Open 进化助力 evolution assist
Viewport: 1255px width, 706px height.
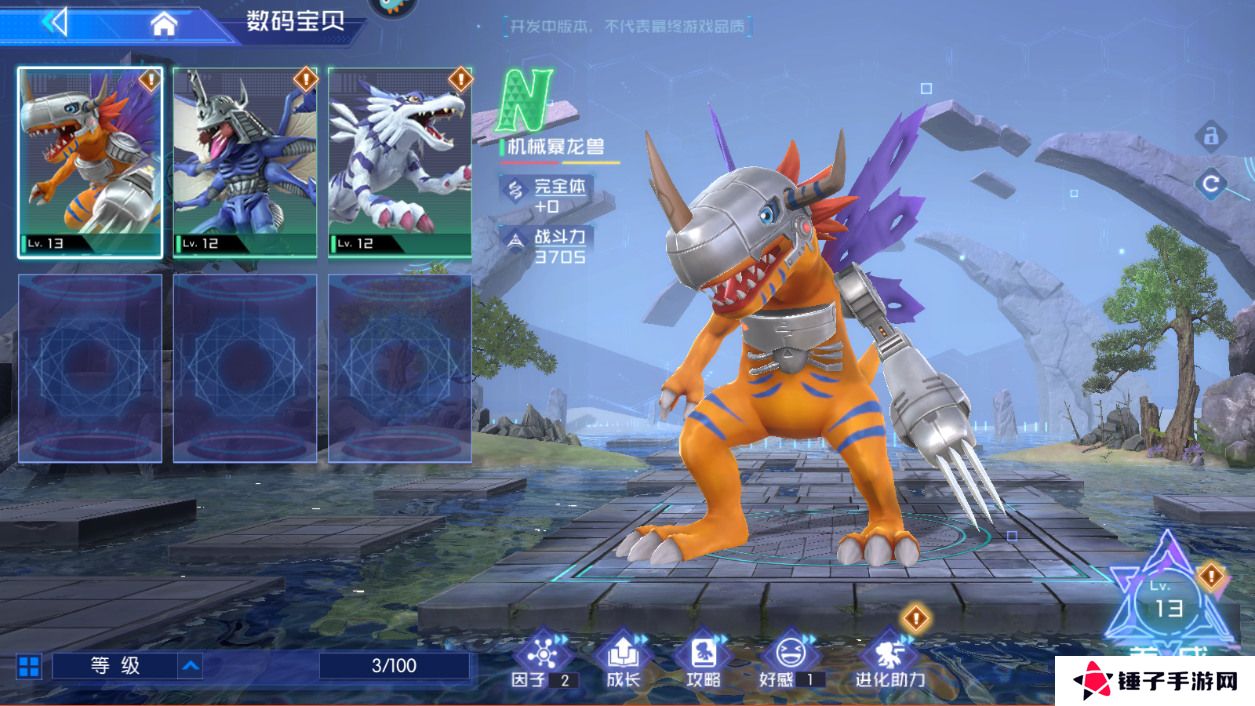point(889,660)
